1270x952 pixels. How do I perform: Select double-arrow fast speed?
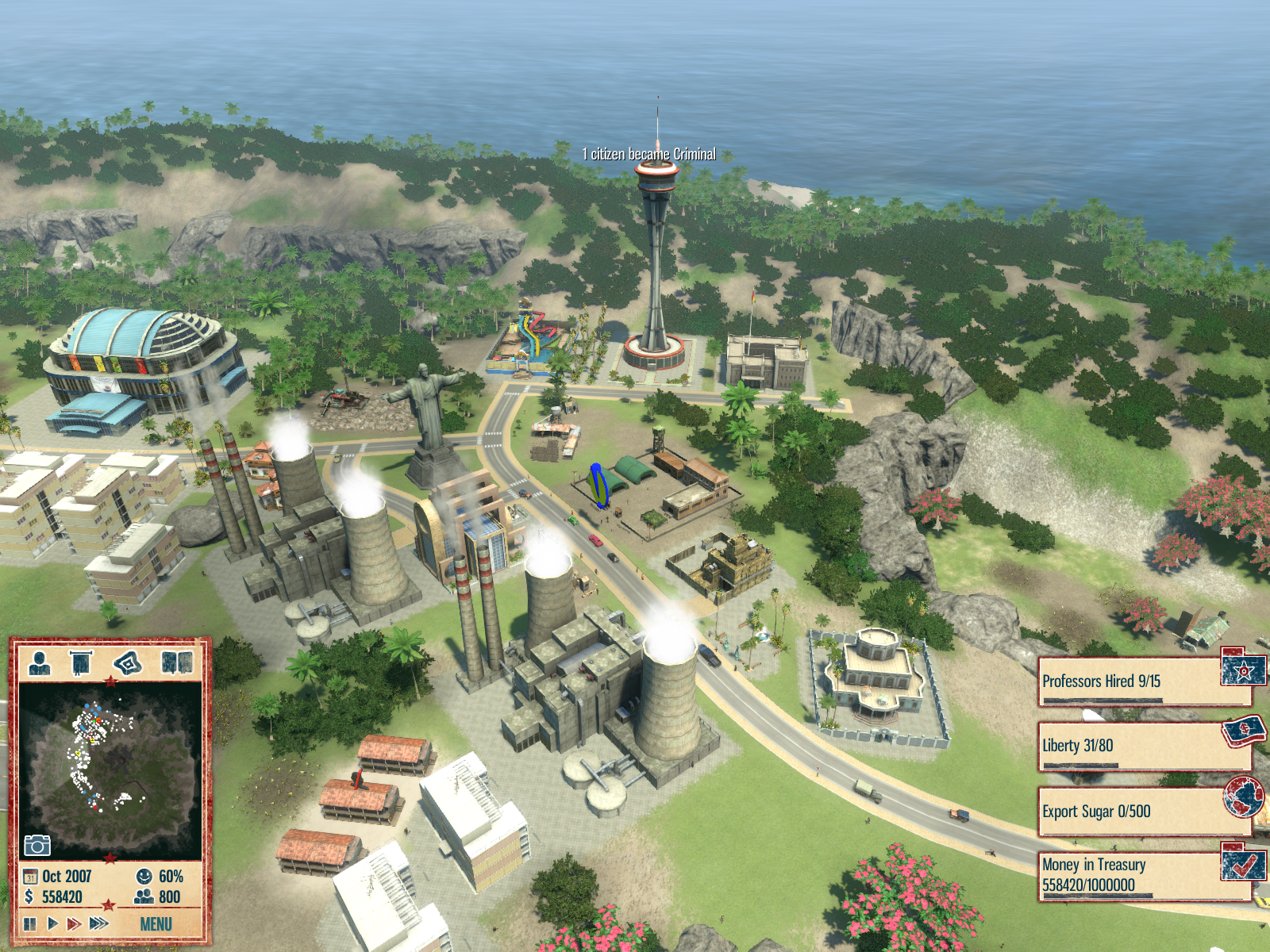[x=74, y=923]
